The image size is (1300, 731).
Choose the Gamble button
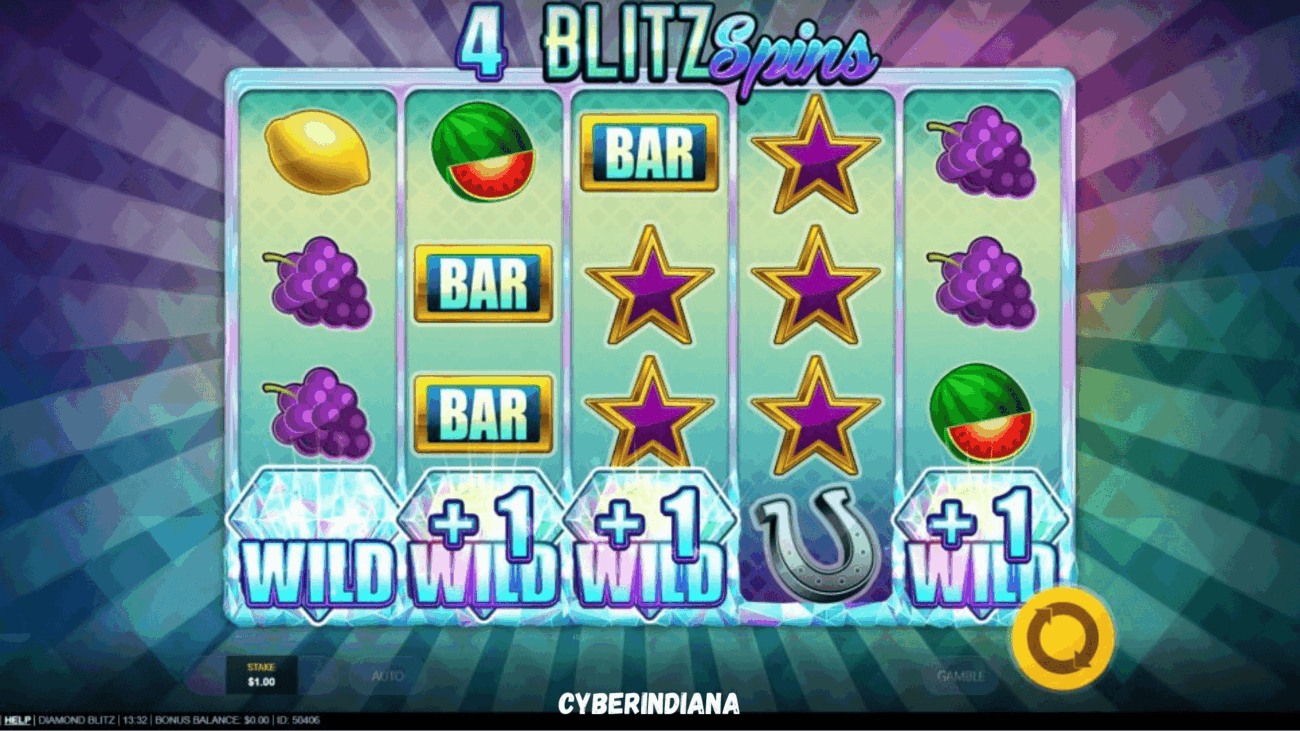[x=960, y=676]
